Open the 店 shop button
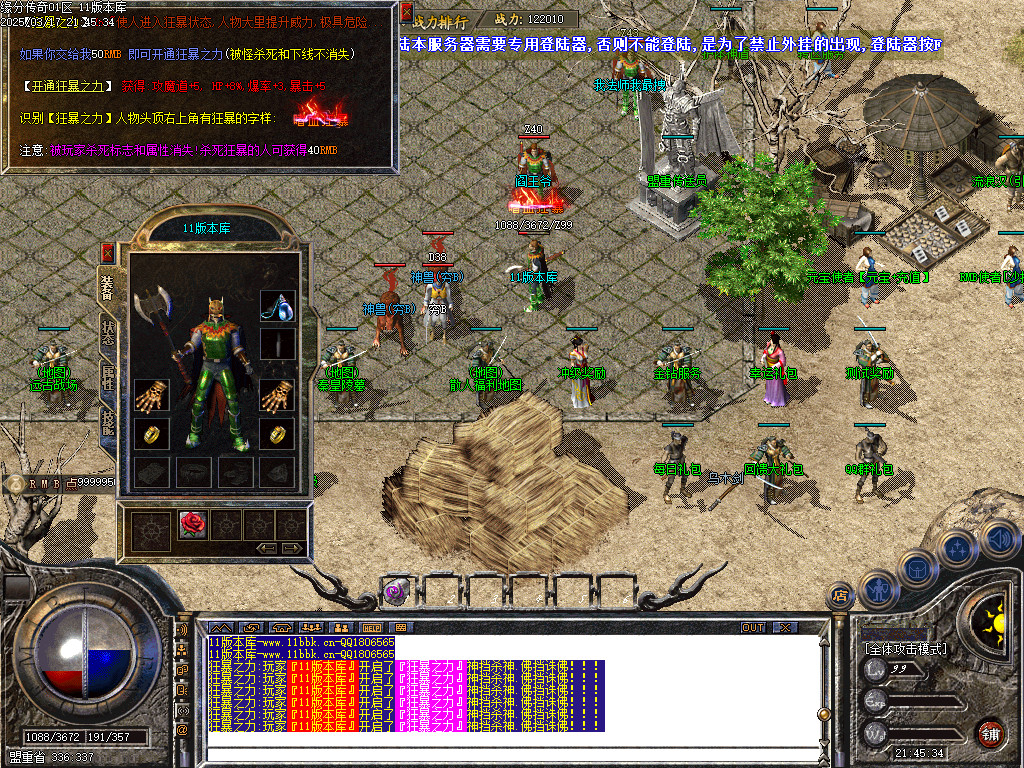The height and width of the screenshot is (768, 1024). click(x=840, y=596)
